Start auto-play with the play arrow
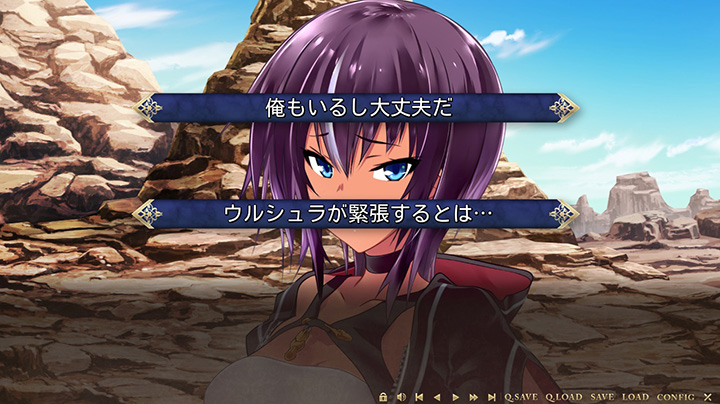Image resolution: width=720 pixels, height=404 pixels. (455, 397)
